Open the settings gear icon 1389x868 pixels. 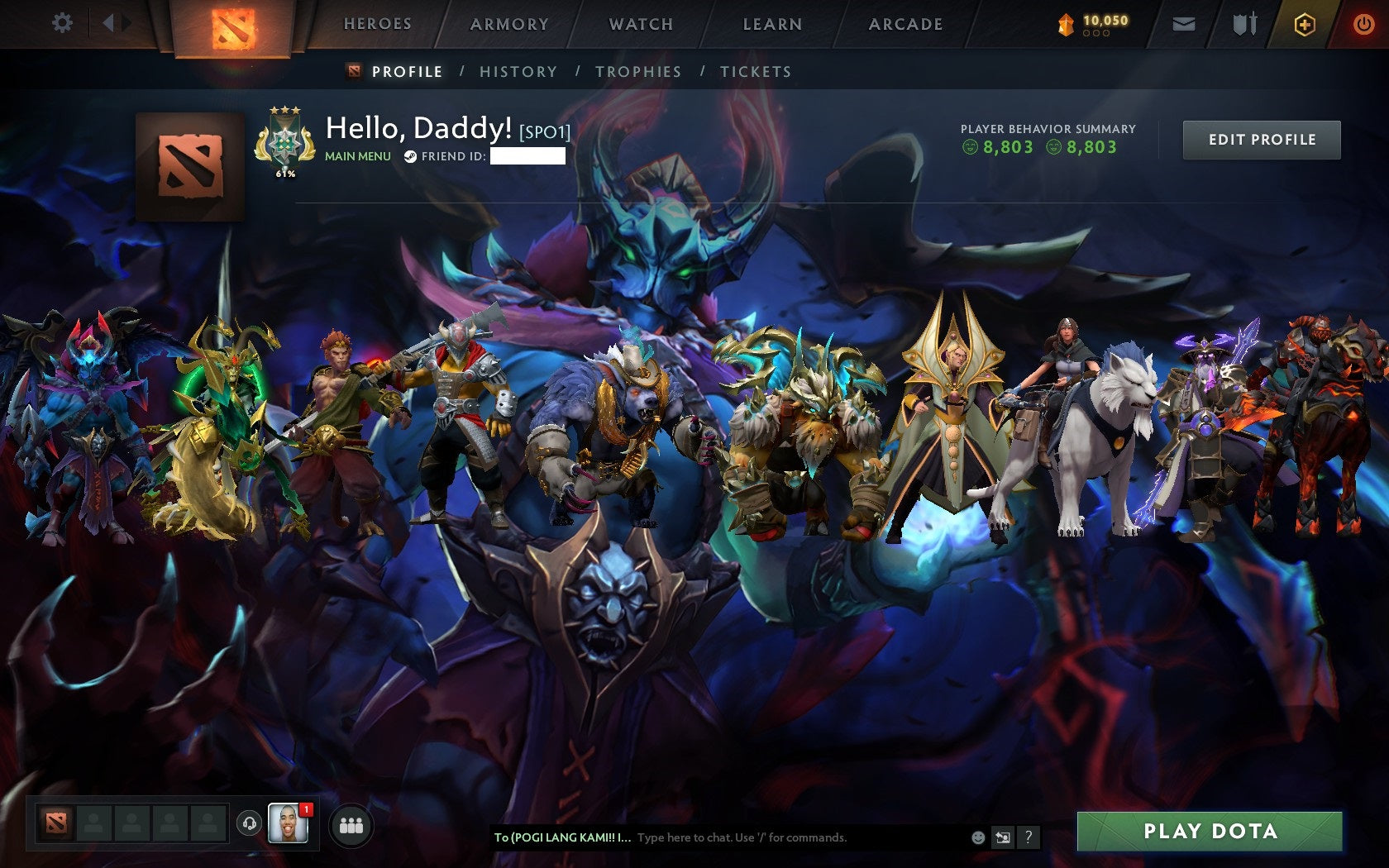point(60,24)
